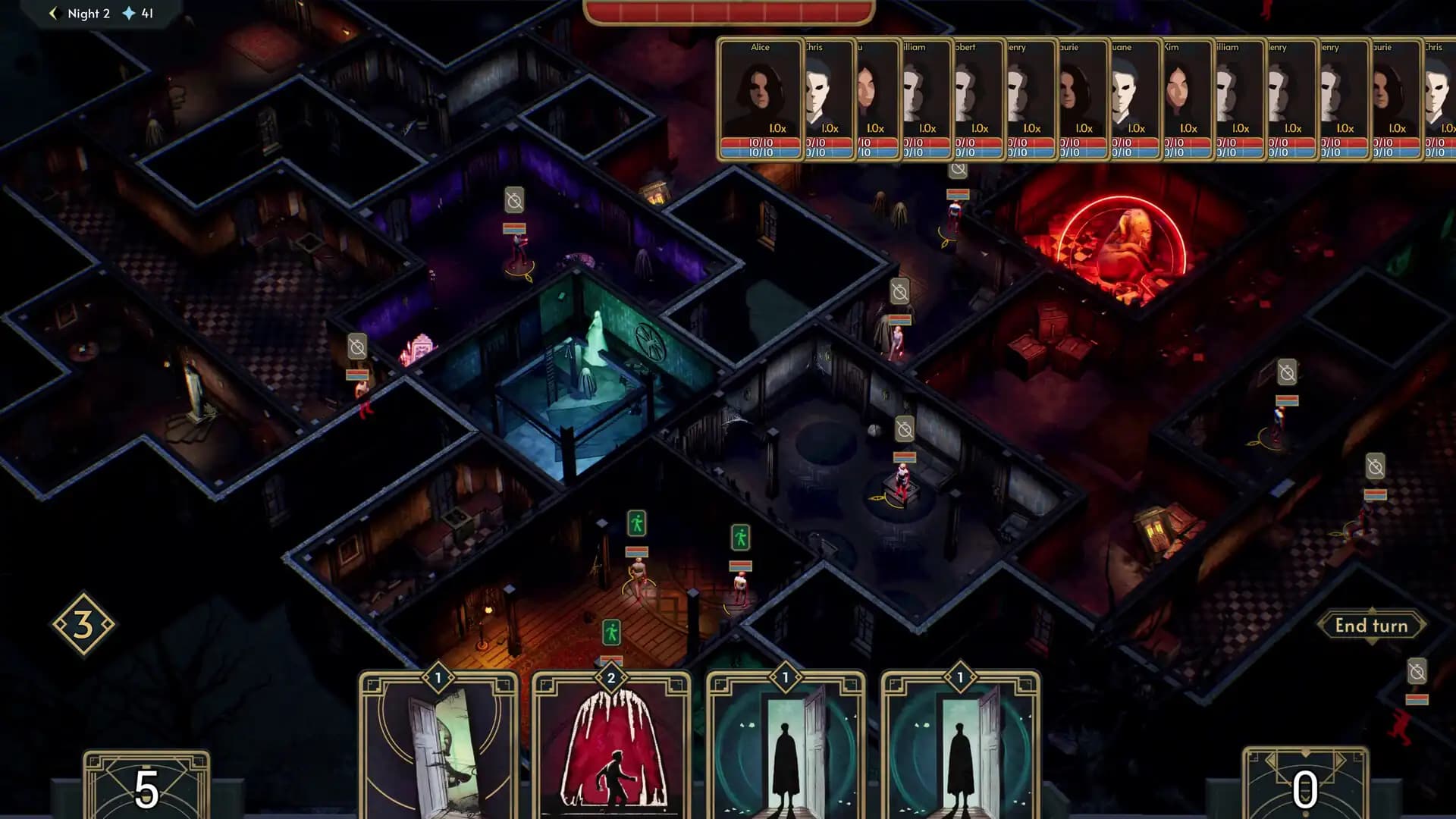Click the crossed-out action icon above the turquoise room
Screen dimensions: 1456x819
click(515, 201)
